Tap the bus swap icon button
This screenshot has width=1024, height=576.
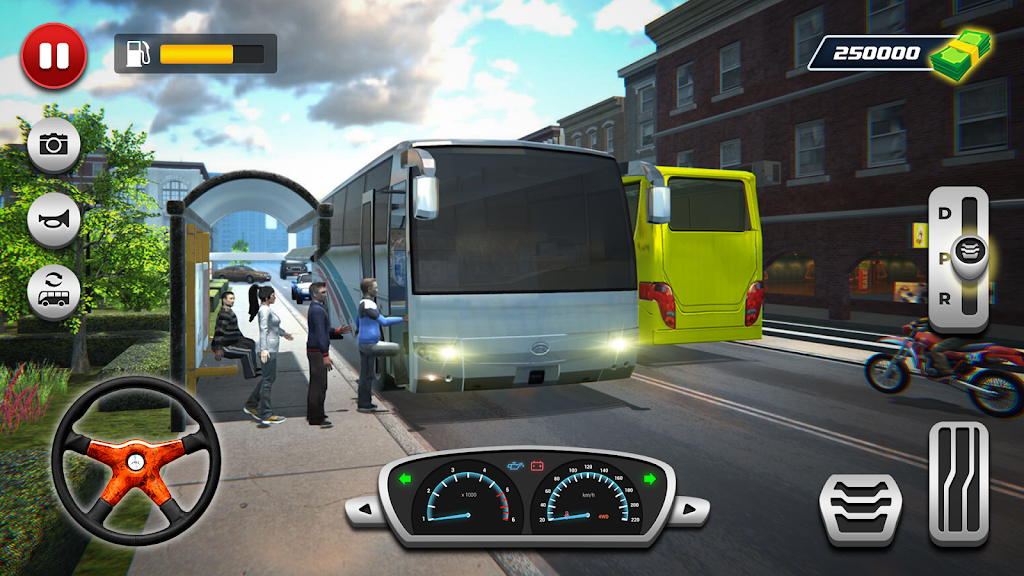click(x=54, y=292)
